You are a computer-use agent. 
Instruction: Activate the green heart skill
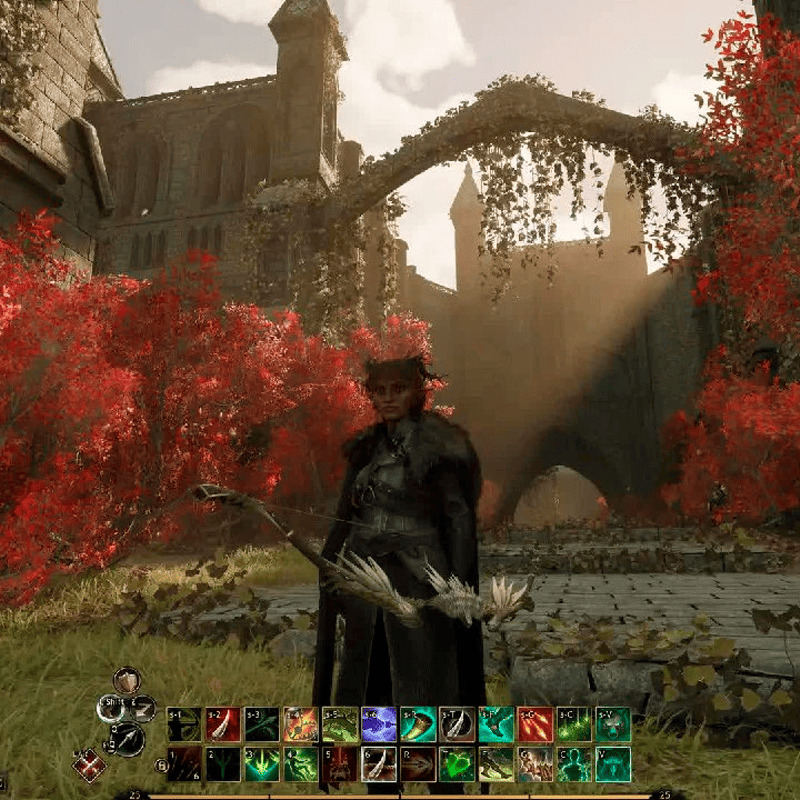pos(457,764)
